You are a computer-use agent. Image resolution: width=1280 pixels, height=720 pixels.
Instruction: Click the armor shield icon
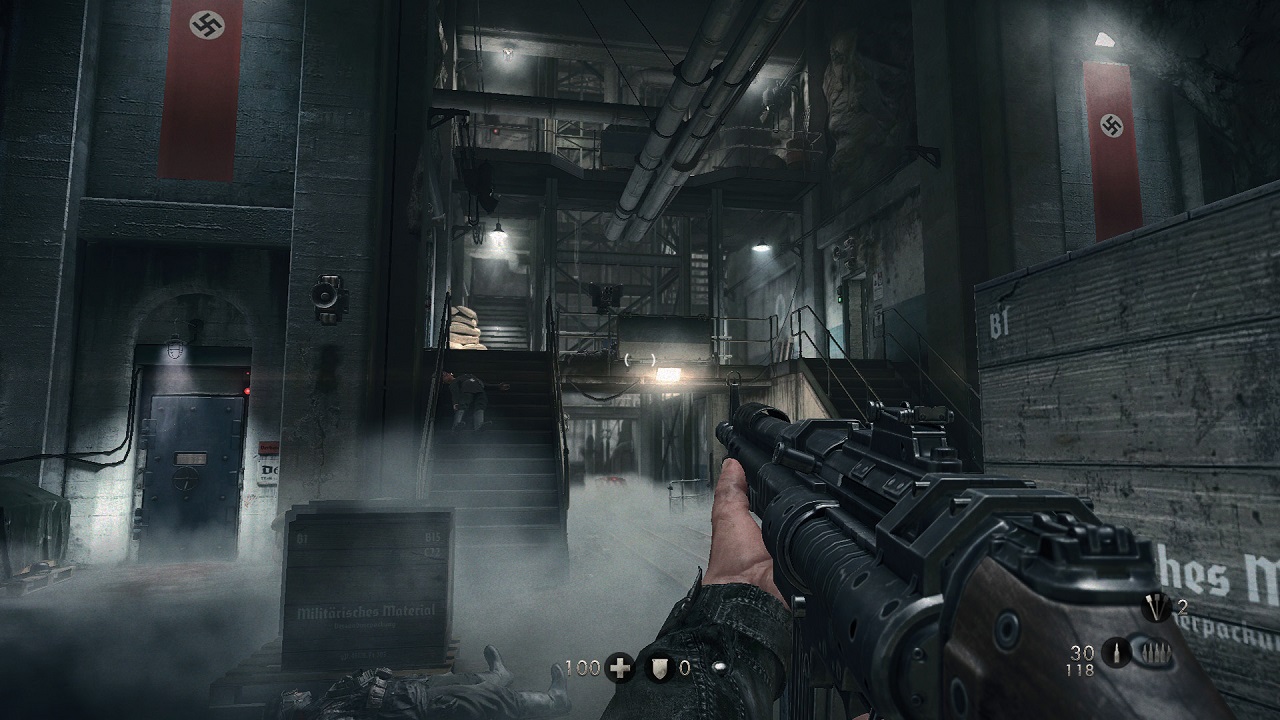pyautogui.click(x=658, y=668)
